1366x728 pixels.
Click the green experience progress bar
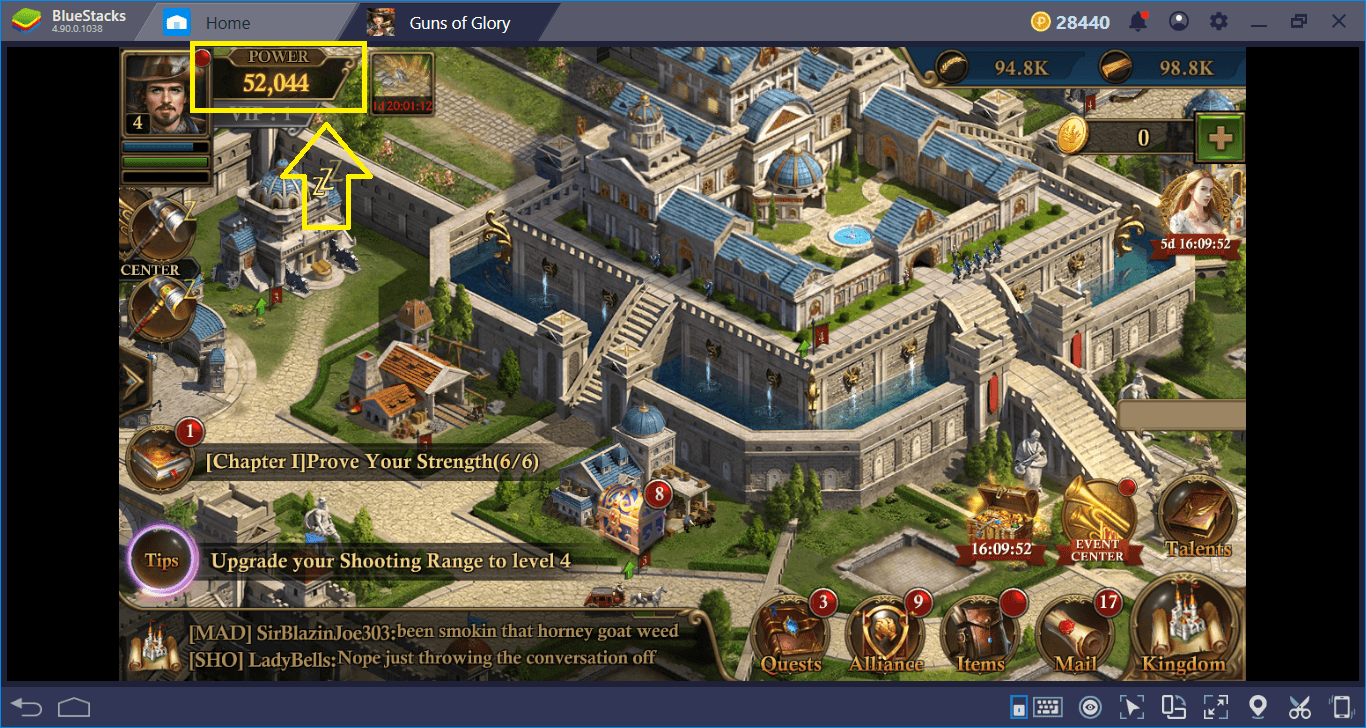point(163,160)
